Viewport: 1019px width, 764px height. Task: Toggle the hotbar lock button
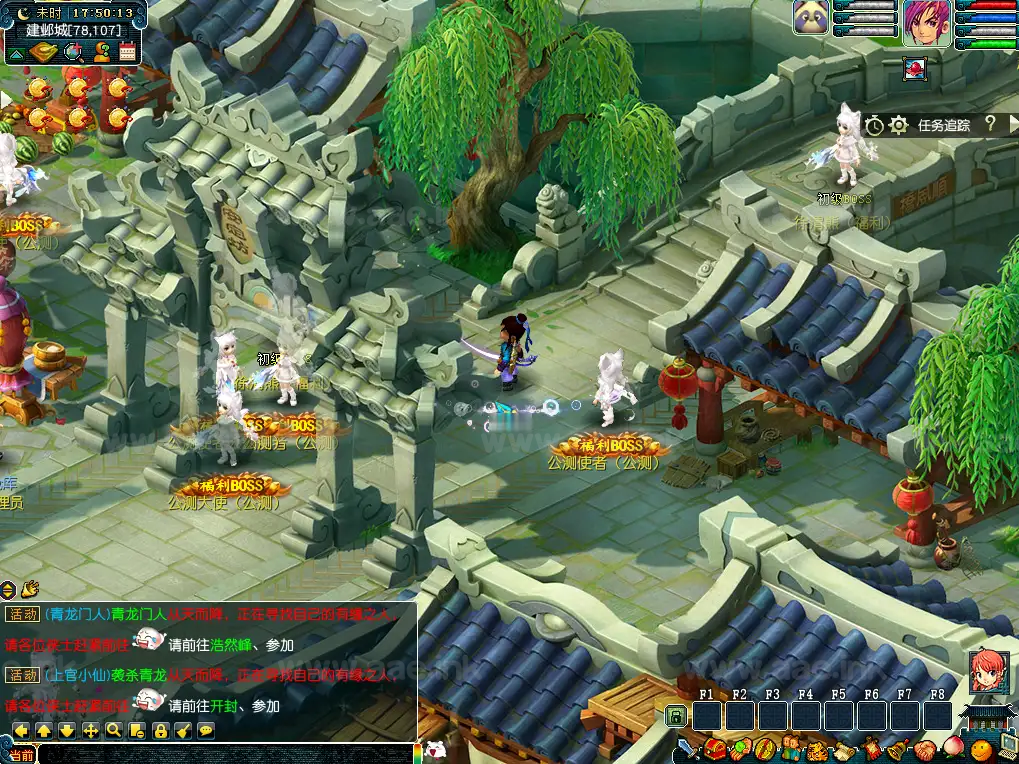676,716
